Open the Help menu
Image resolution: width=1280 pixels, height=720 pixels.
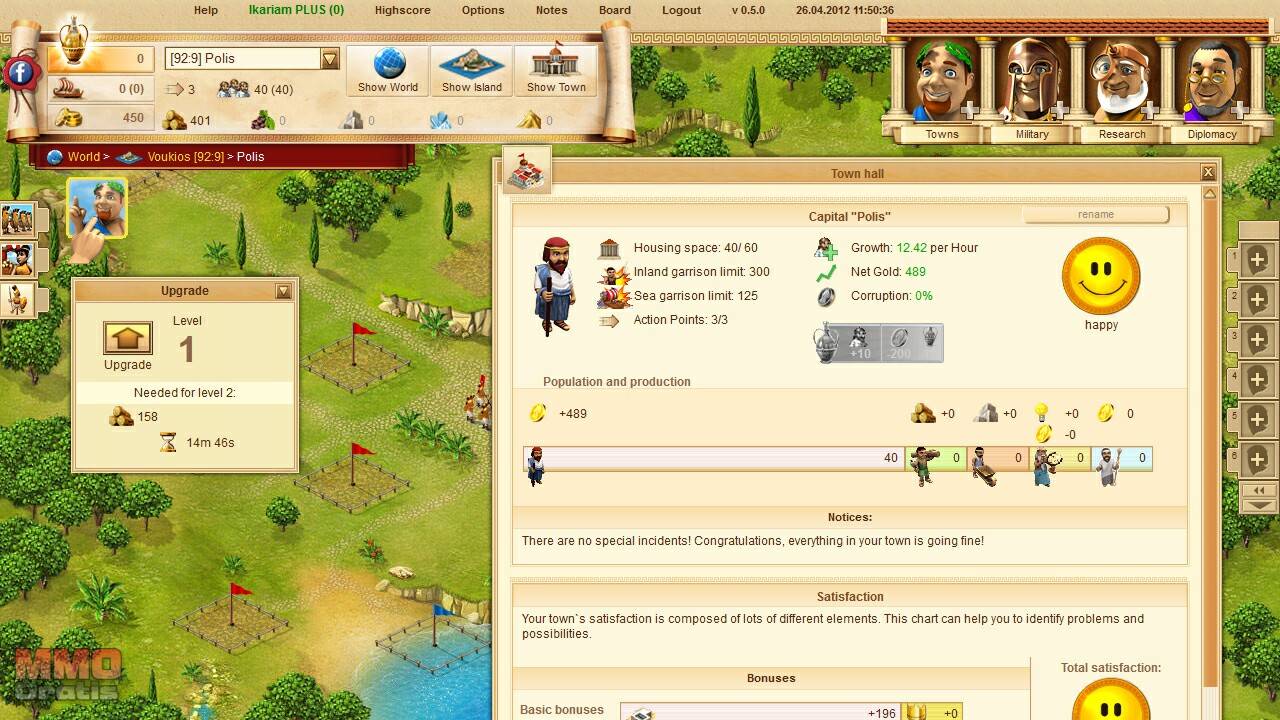(205, 10)
